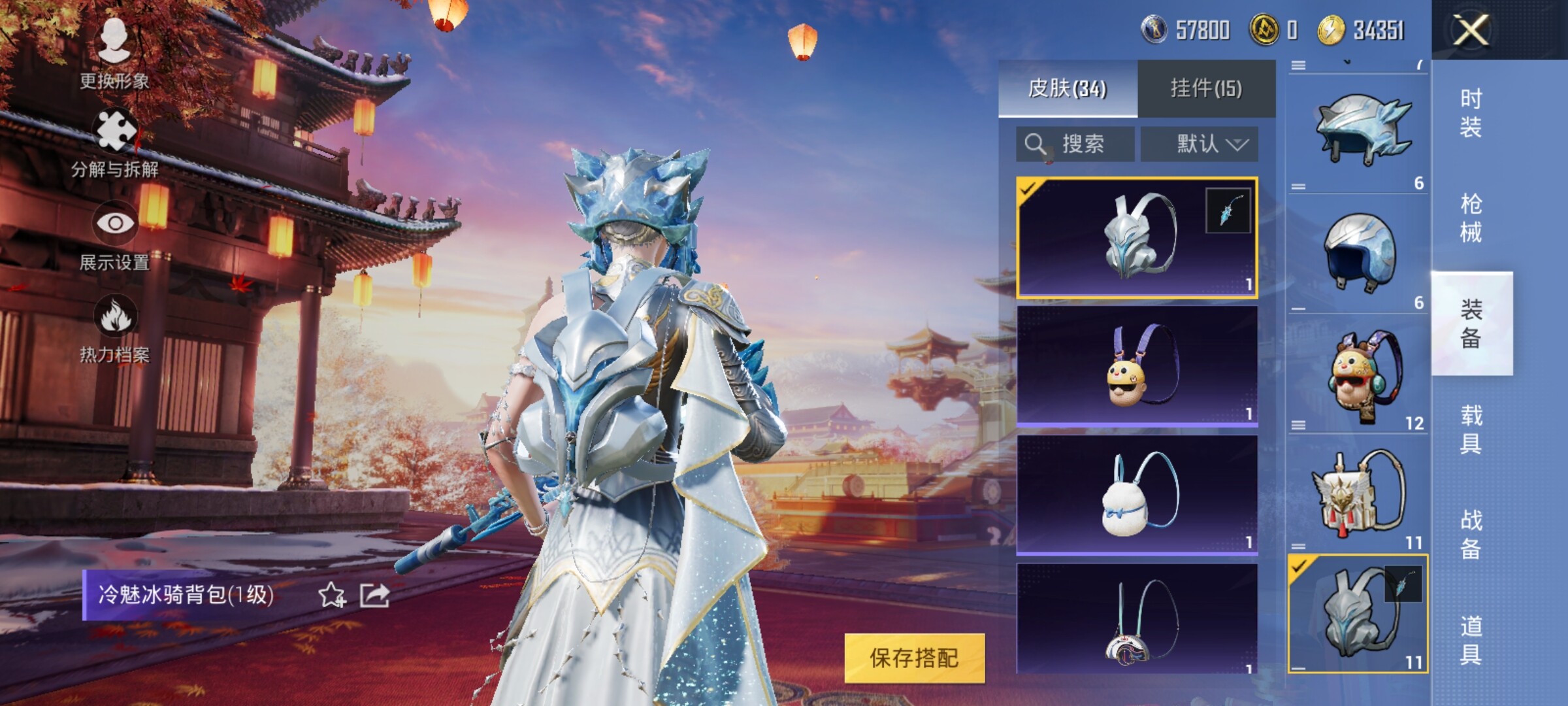The height and width of the screenshot is (706, 1568).
Task: Select the white winged backpack equipment slot
Action: click(x=1358, y=494)
